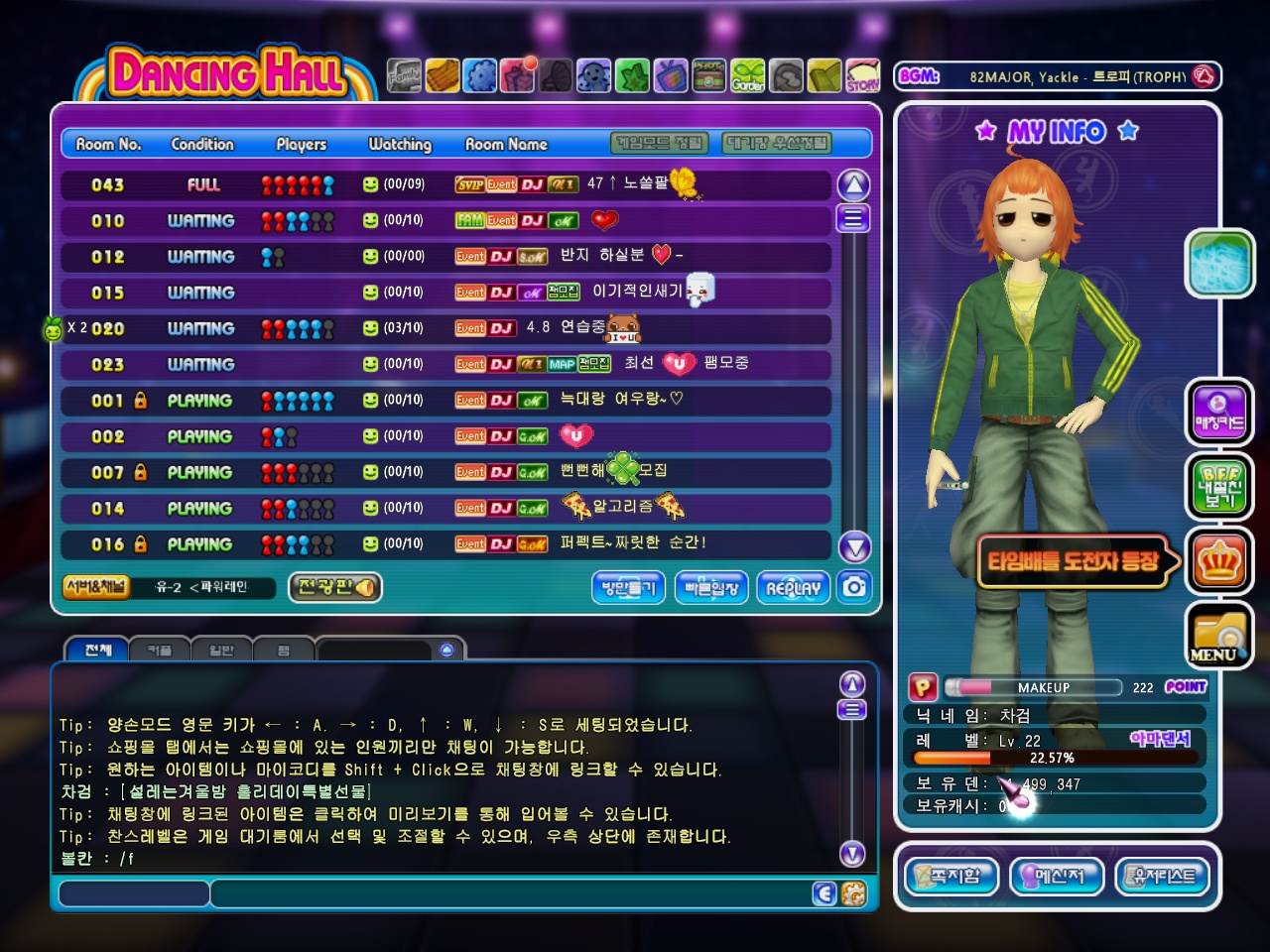Open the crown challenge icon
This screenshot has width=1270, height=952.
coord(1218,563)
